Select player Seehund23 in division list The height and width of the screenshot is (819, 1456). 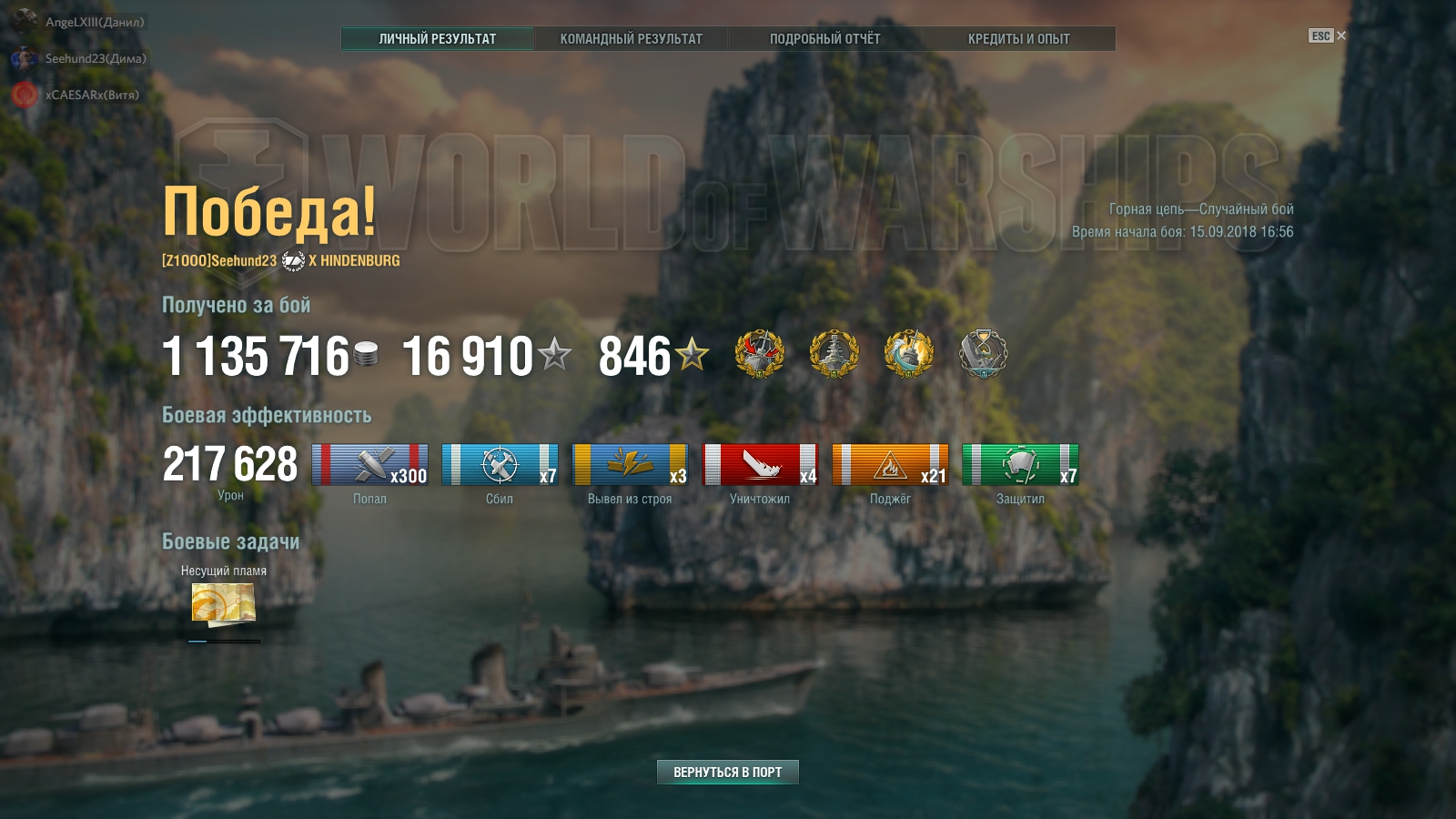(x=96, y=58)
